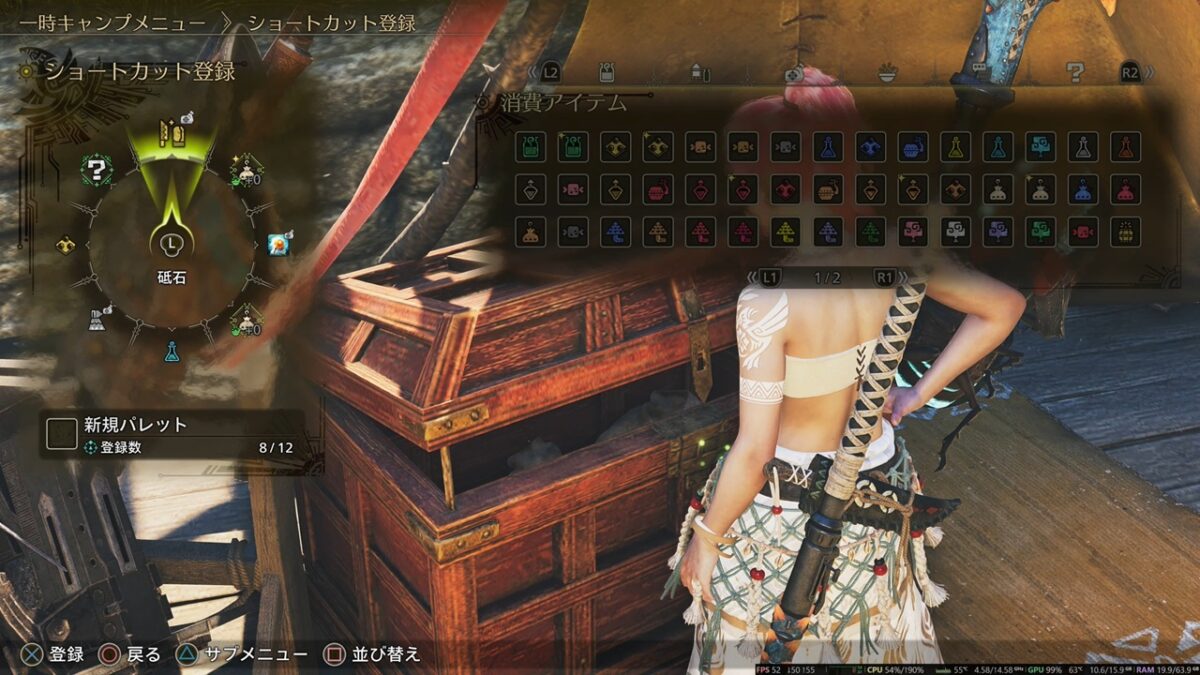This screenshot has width=1200, height=675.
Task: Select the red-orange flask item
Action: point(1125,147)
